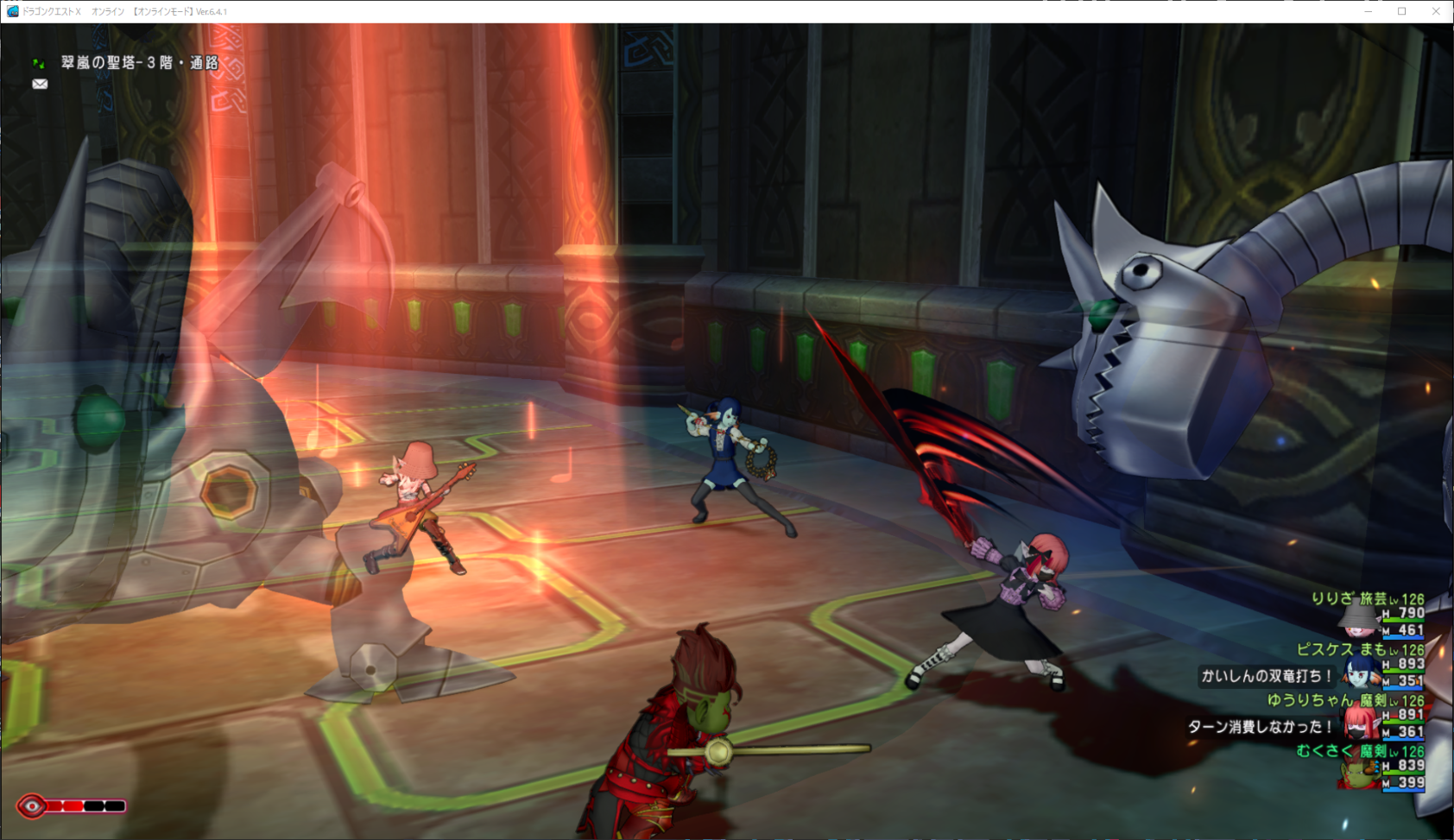Maximize the game window
Viewport: 1454px width, 840px height.
click(1402, 11)
